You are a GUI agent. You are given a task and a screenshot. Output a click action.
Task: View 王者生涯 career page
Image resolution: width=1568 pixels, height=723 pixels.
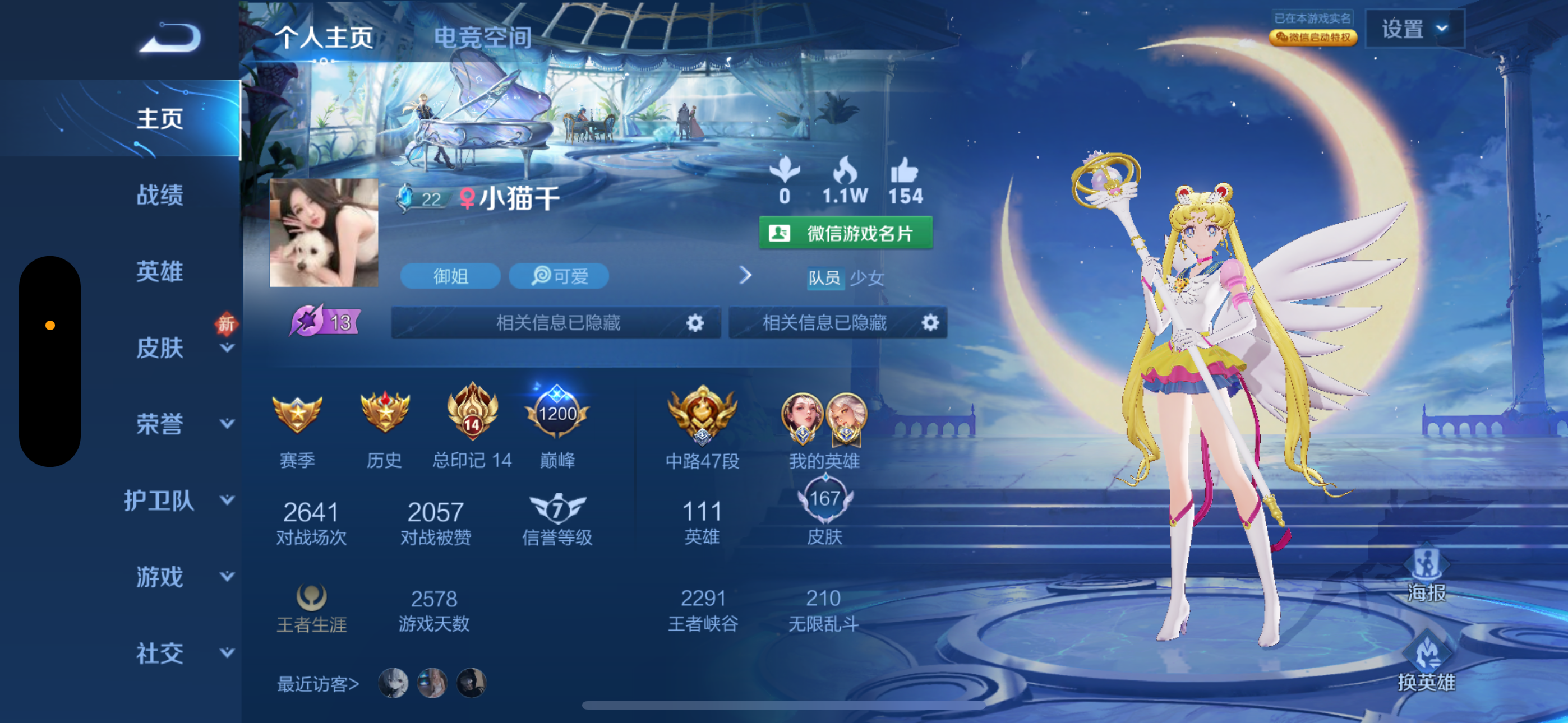coord(311,608)
